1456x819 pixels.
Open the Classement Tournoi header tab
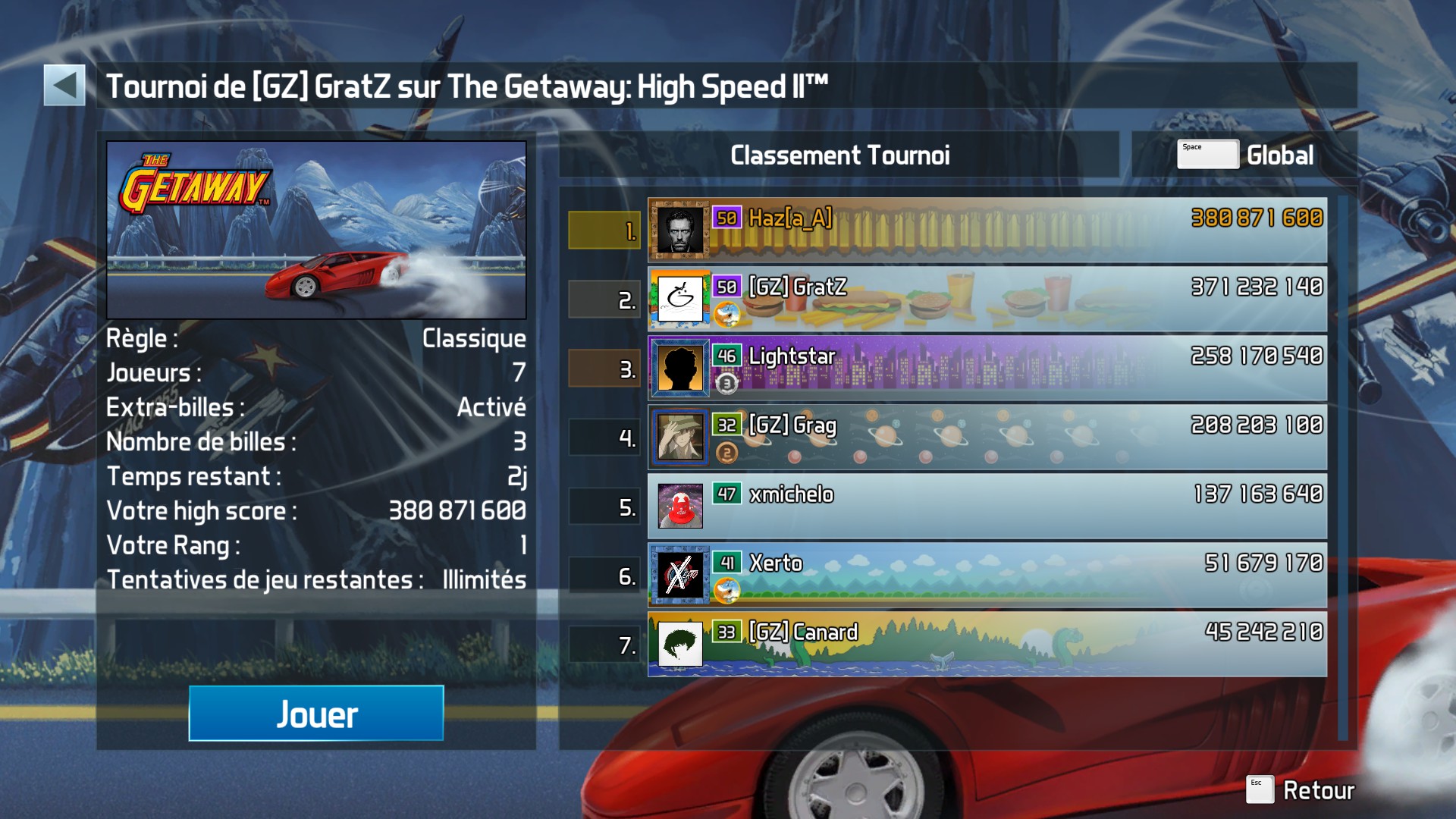[x=839, y=155]
